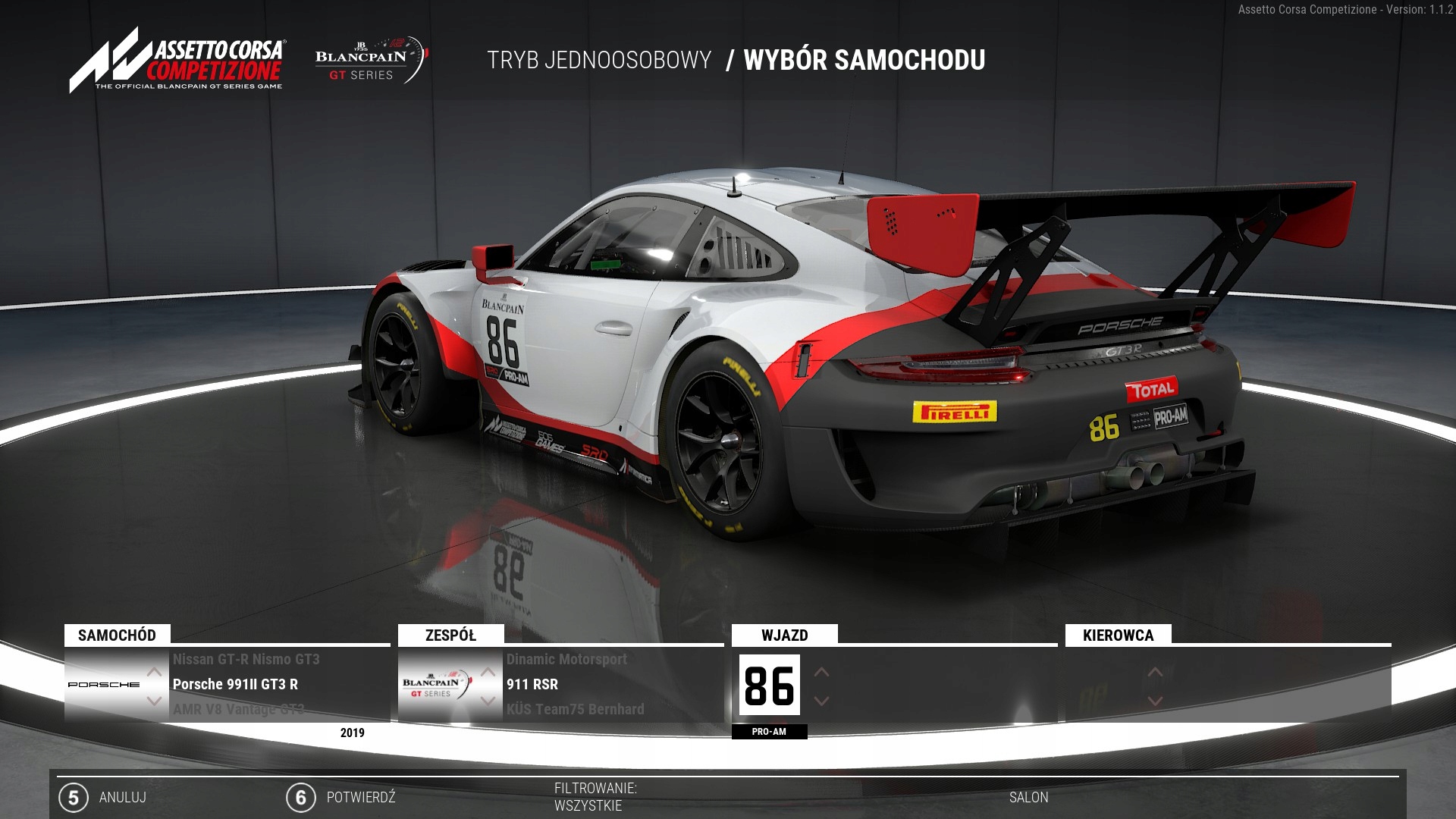Image resolution: width=1456 pixels, height=819 pixels.
Task: Click the driver selector up arrow
Action: [1155, 672]
